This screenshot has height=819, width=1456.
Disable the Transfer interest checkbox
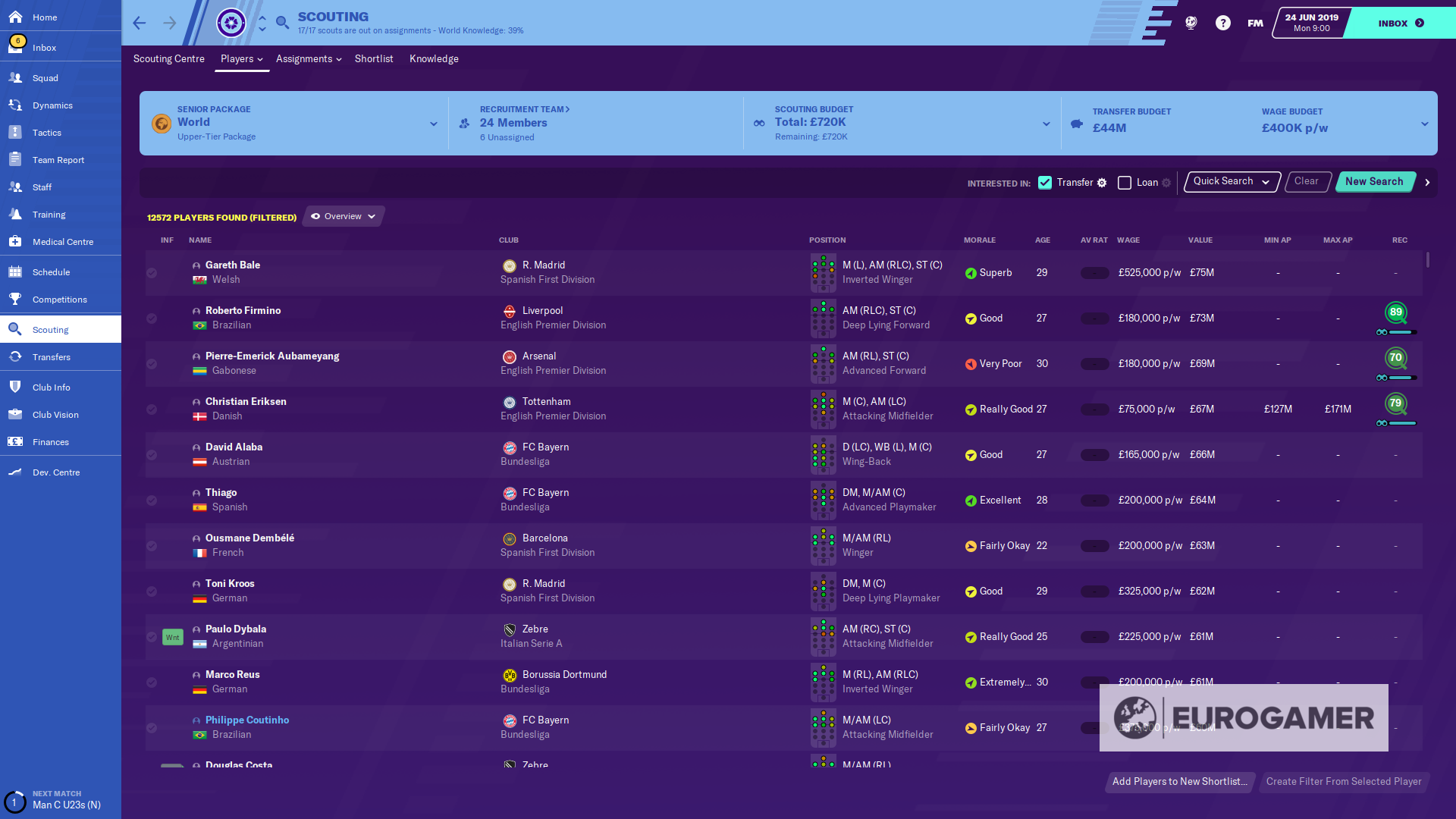click(x=1046, y=182)
